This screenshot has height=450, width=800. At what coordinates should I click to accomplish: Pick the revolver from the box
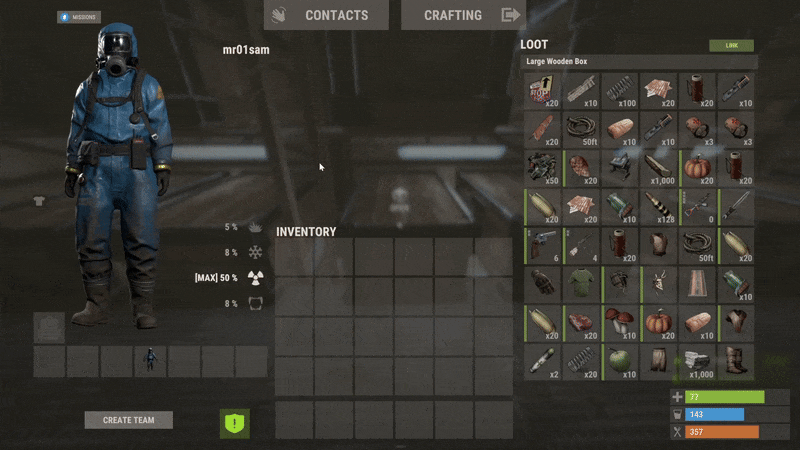pyautogui.click(x=543, y=245)
